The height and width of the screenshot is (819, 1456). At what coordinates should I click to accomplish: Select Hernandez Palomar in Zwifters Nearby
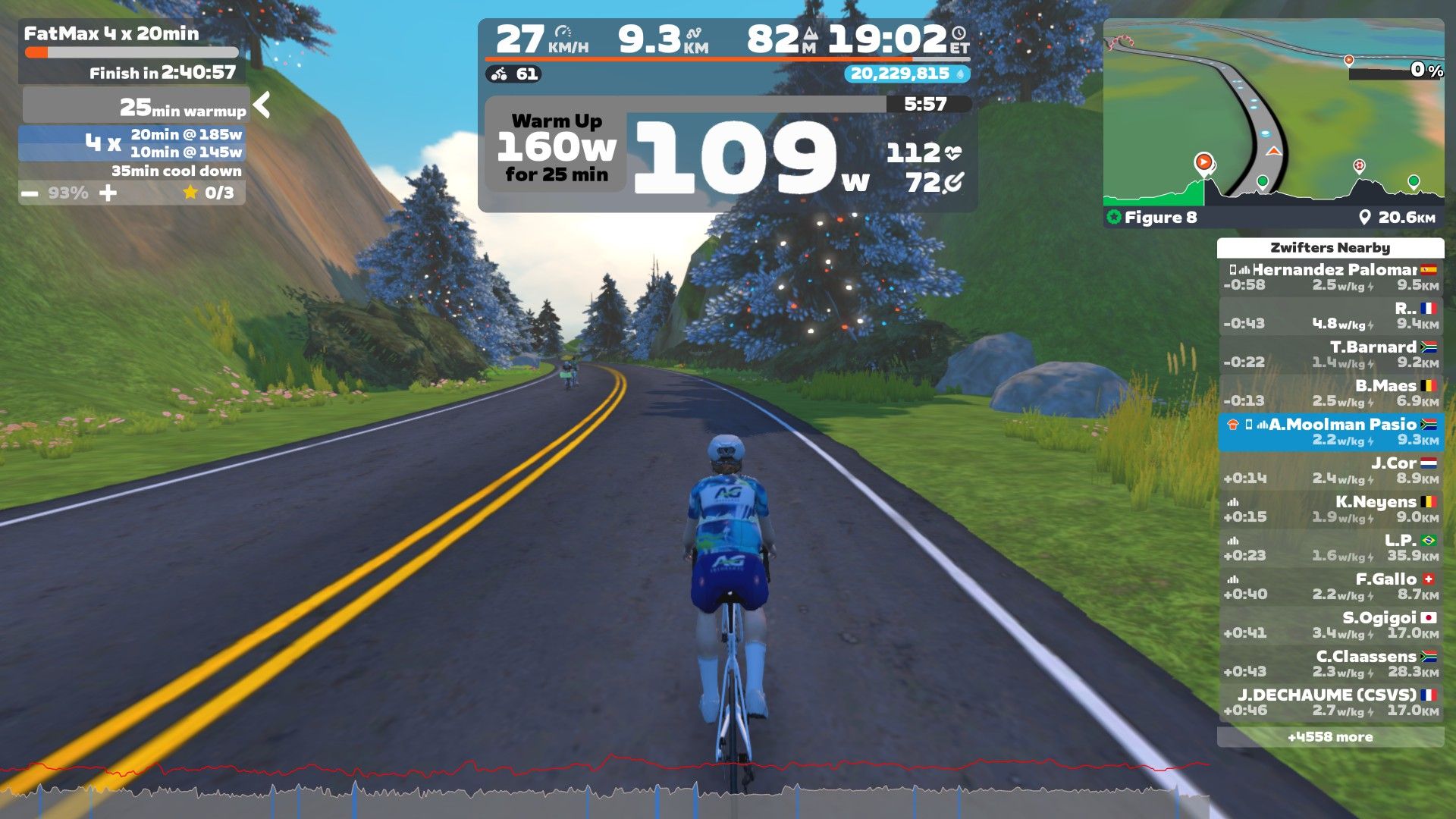(1330, 277)
